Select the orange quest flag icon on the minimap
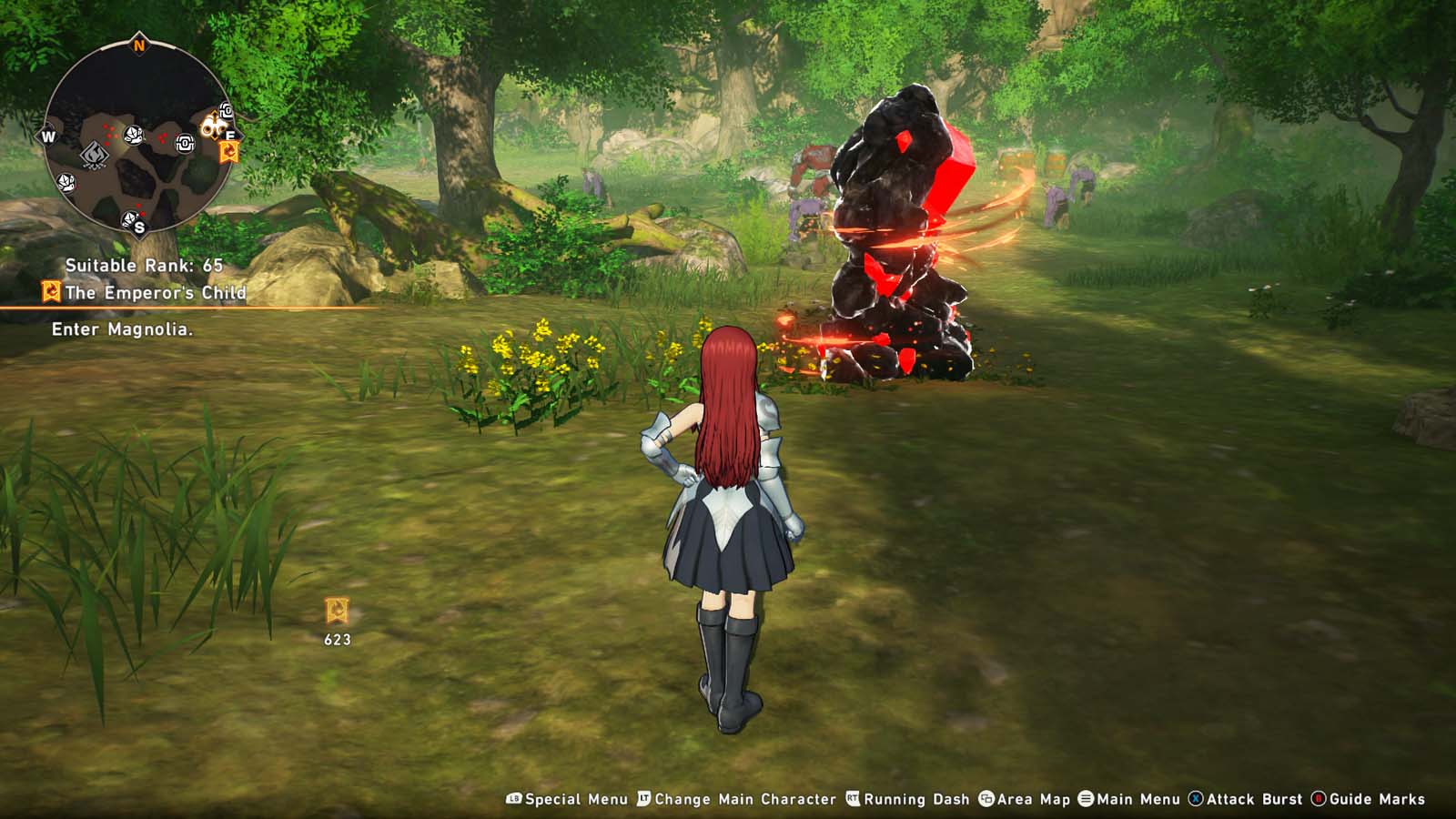 pos(230,151)
